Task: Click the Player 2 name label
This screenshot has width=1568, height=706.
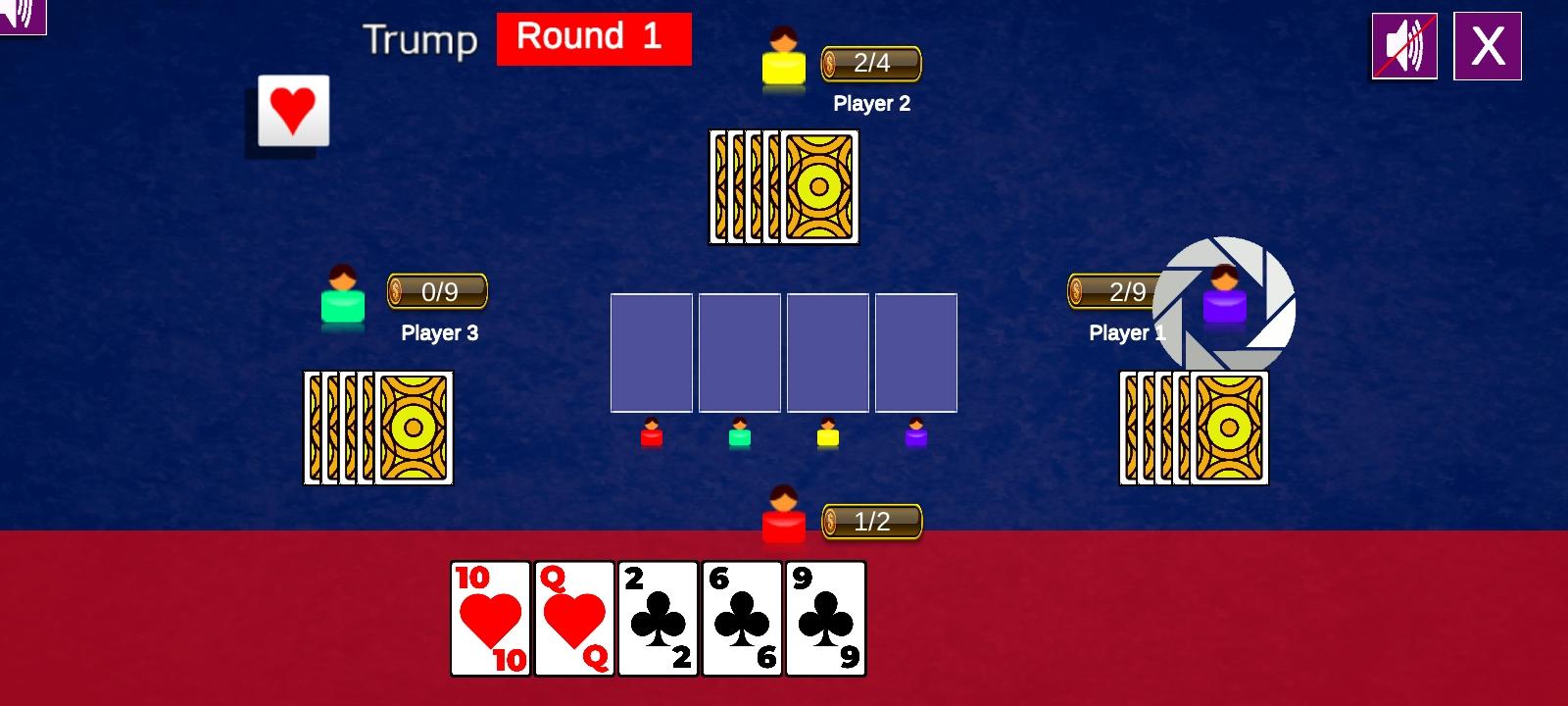Action: [870, 103]
